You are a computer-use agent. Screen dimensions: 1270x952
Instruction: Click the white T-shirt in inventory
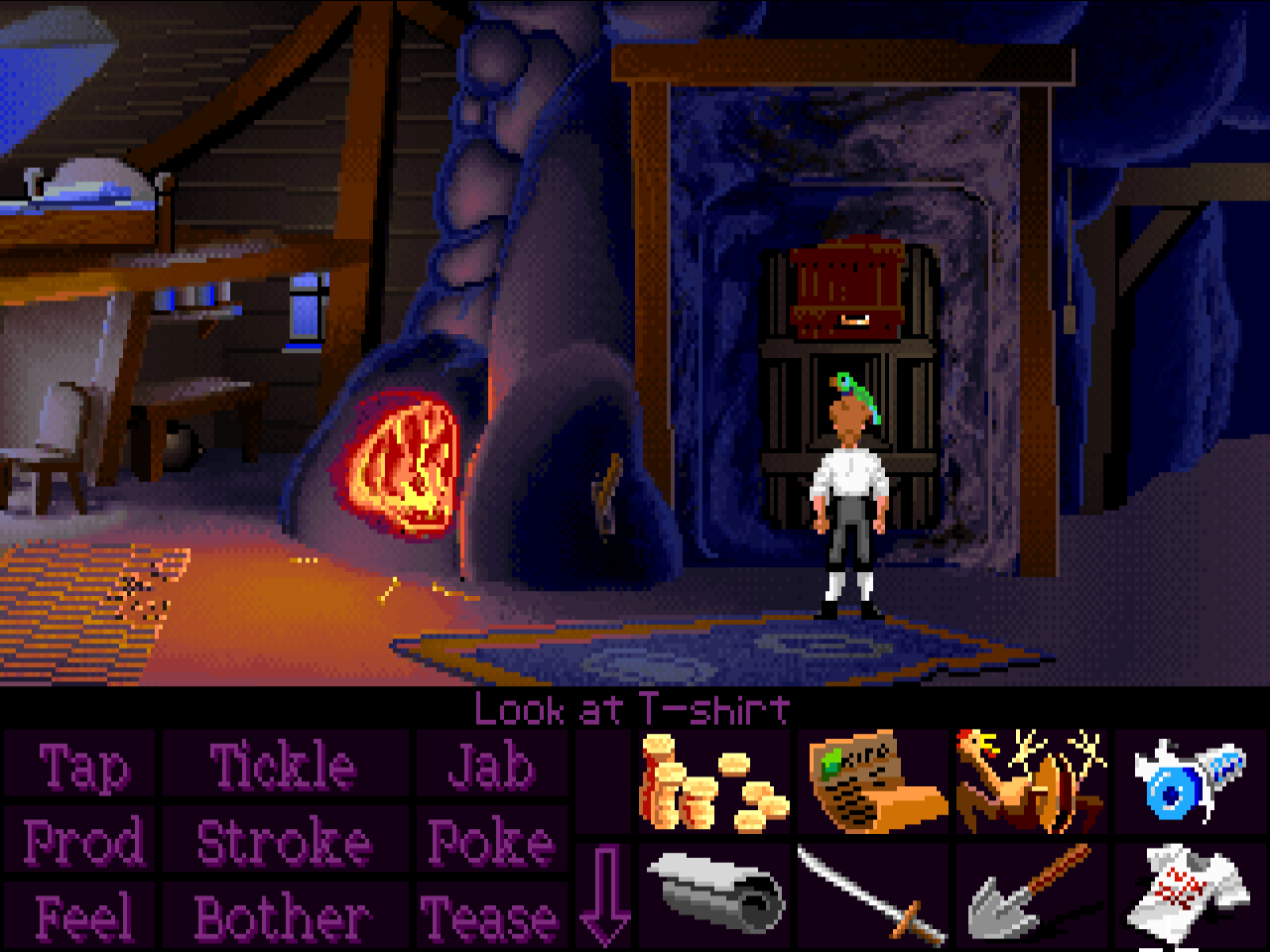pos(1187,894)
